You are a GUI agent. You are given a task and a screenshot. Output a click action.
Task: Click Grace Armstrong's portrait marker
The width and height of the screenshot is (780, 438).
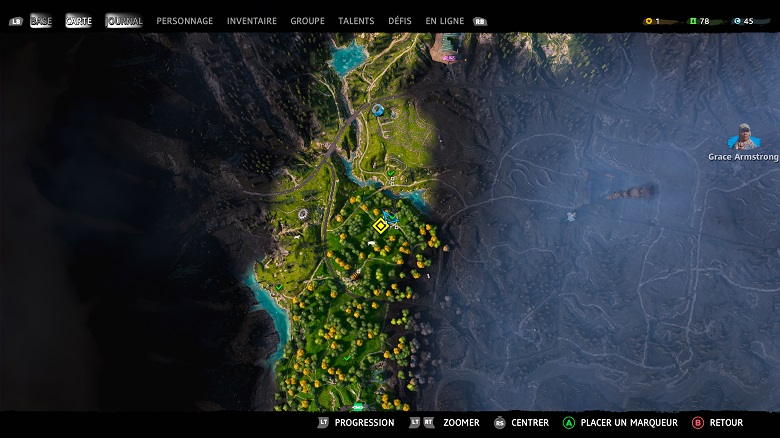743,137
